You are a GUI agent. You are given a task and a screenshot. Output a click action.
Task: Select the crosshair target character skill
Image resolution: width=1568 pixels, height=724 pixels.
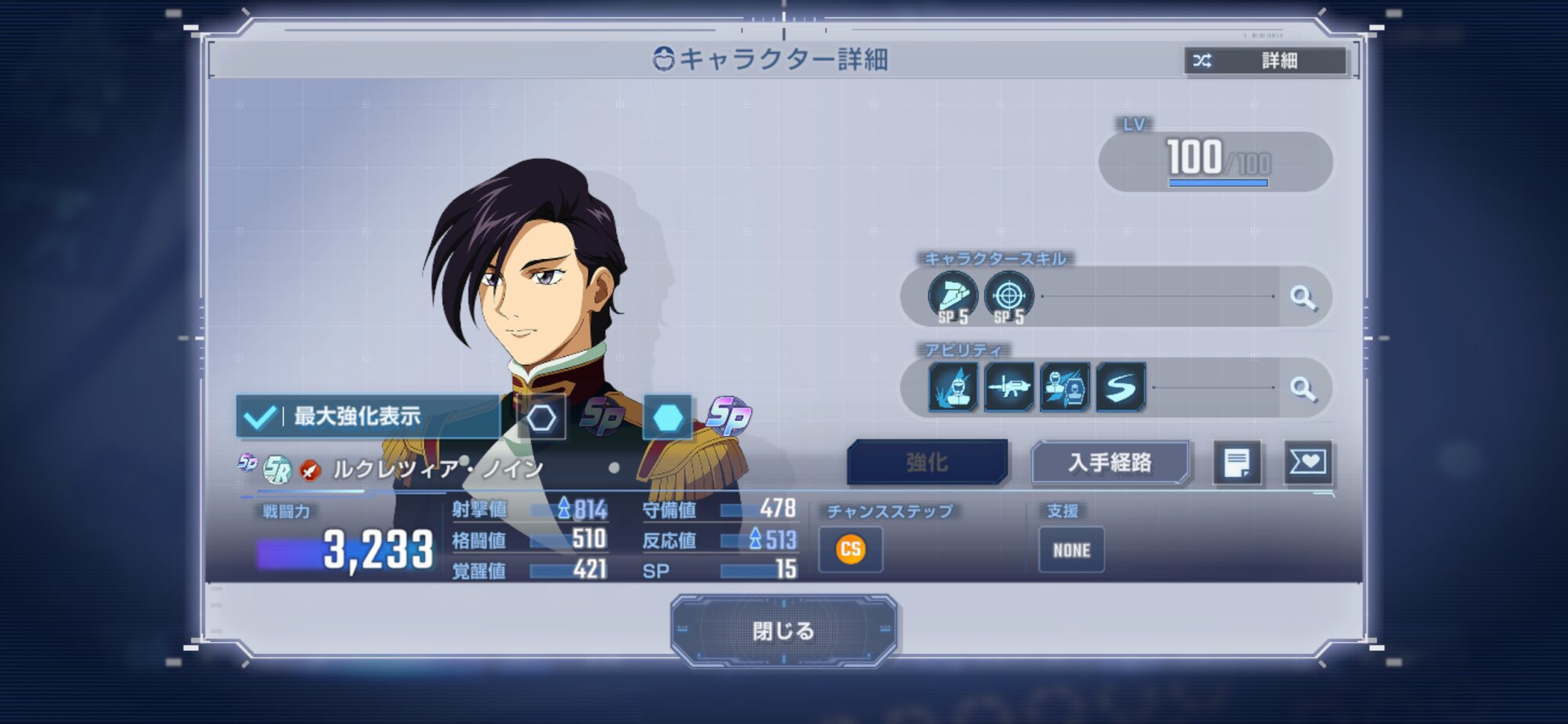point(1009,297)
